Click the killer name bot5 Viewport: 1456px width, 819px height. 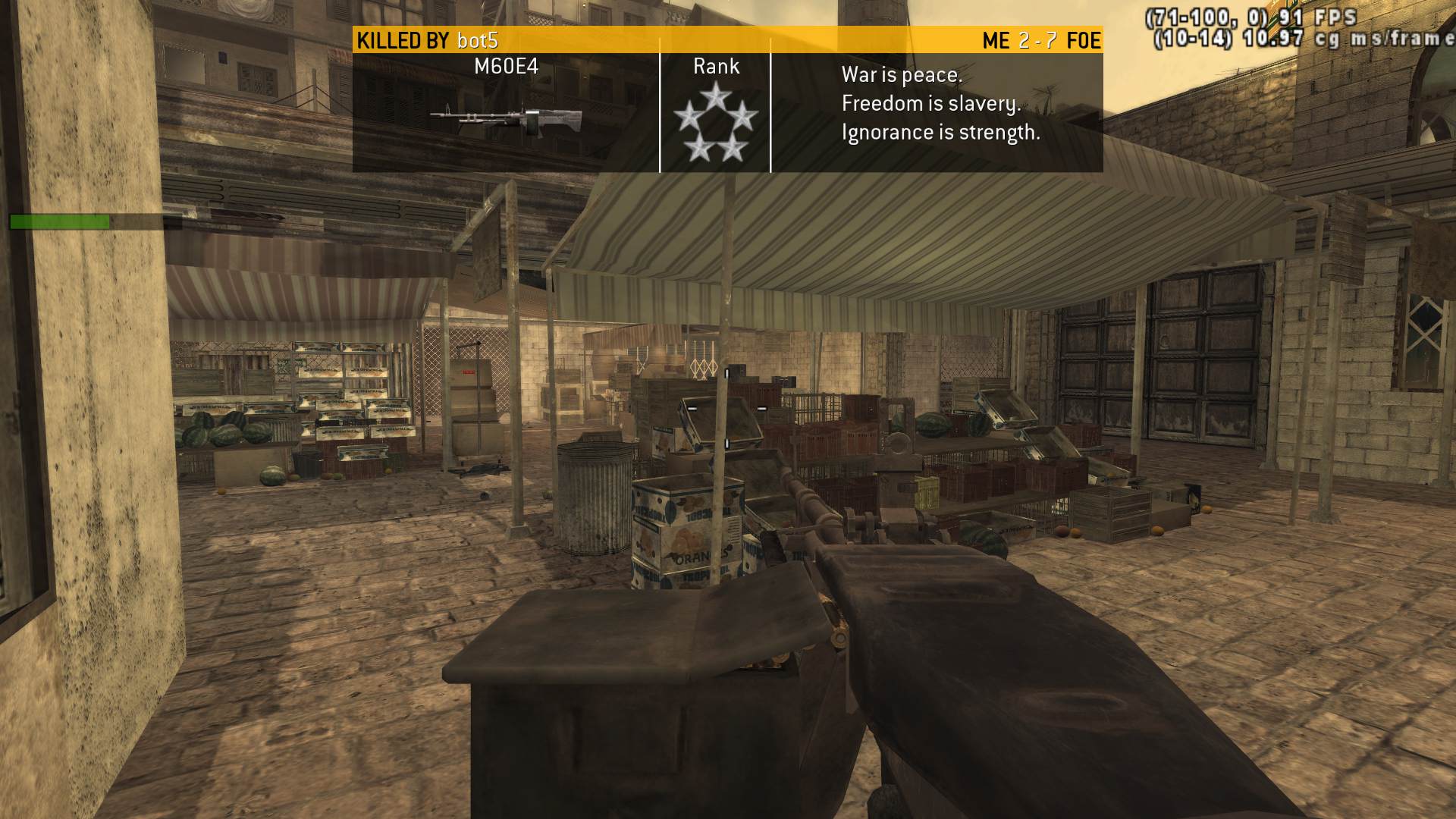point(477,40)
